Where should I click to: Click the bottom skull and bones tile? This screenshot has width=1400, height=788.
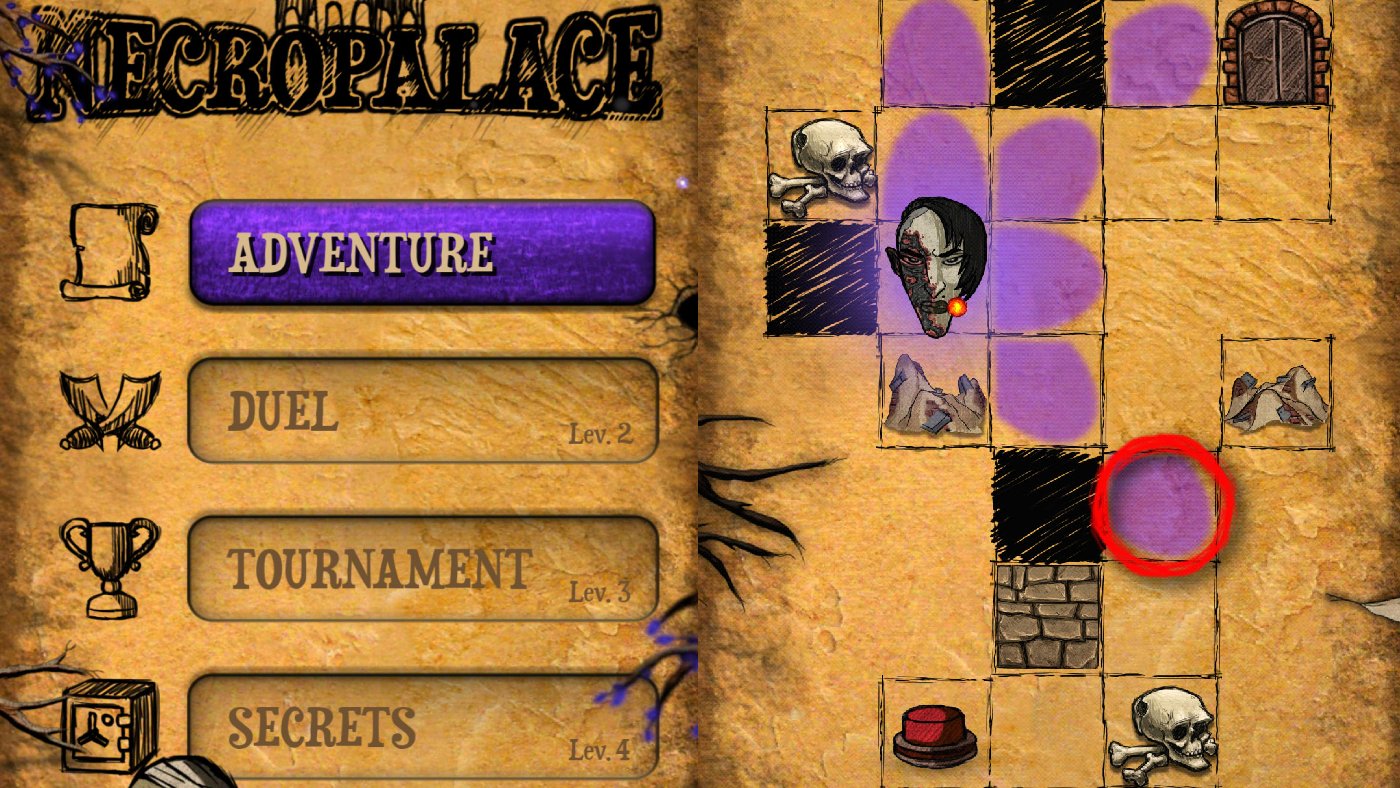pos(1165,735)
